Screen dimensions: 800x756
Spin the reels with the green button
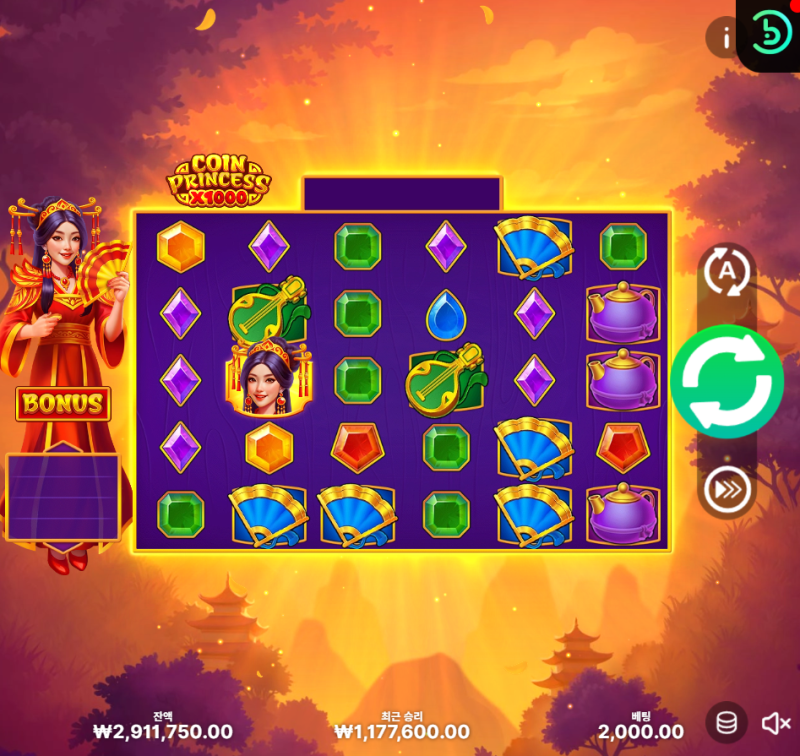(x=727, y=381)
